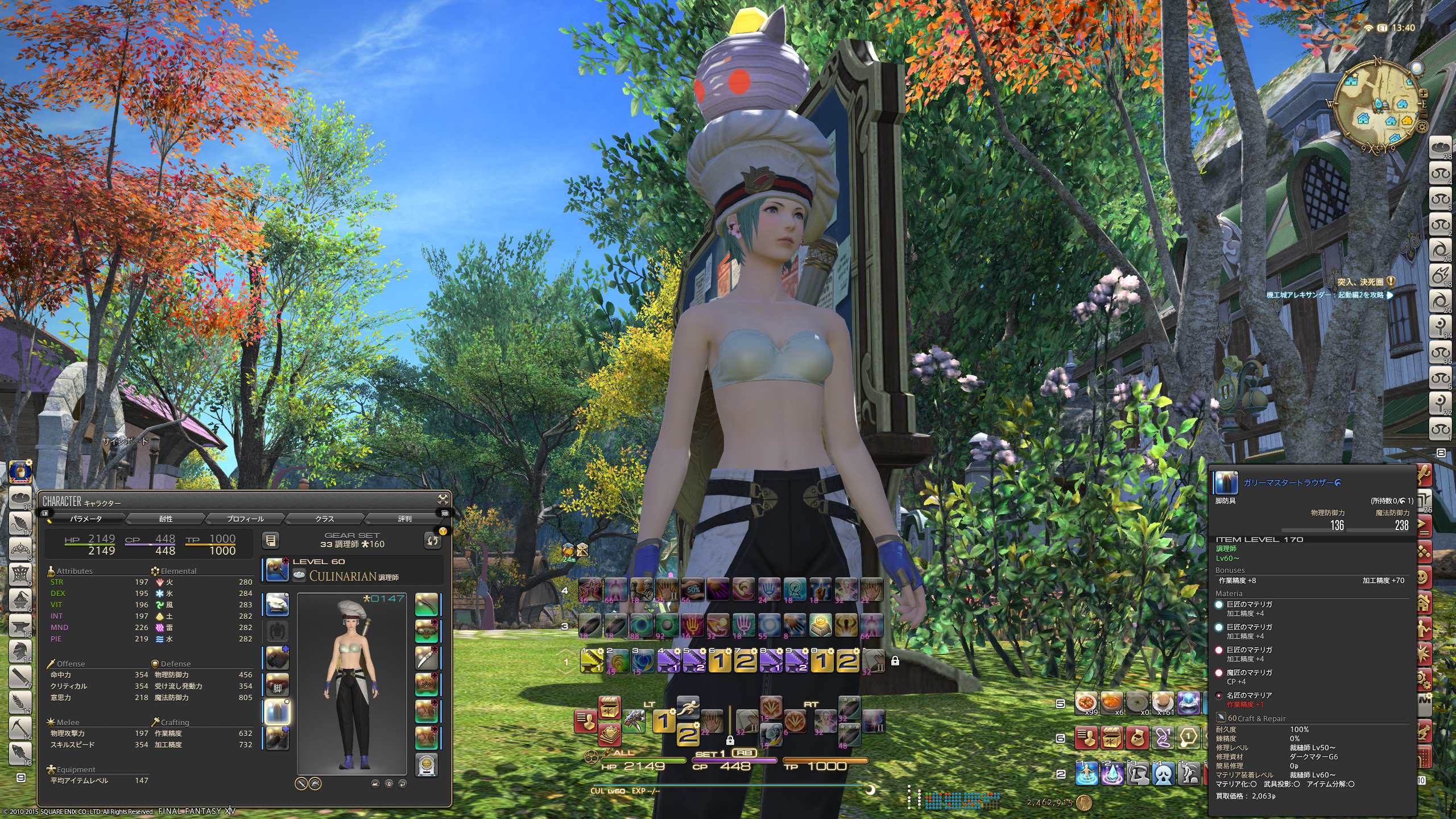Select the soul crystal slot
This screenshot has height=819, width=1456.
(427, 765)
